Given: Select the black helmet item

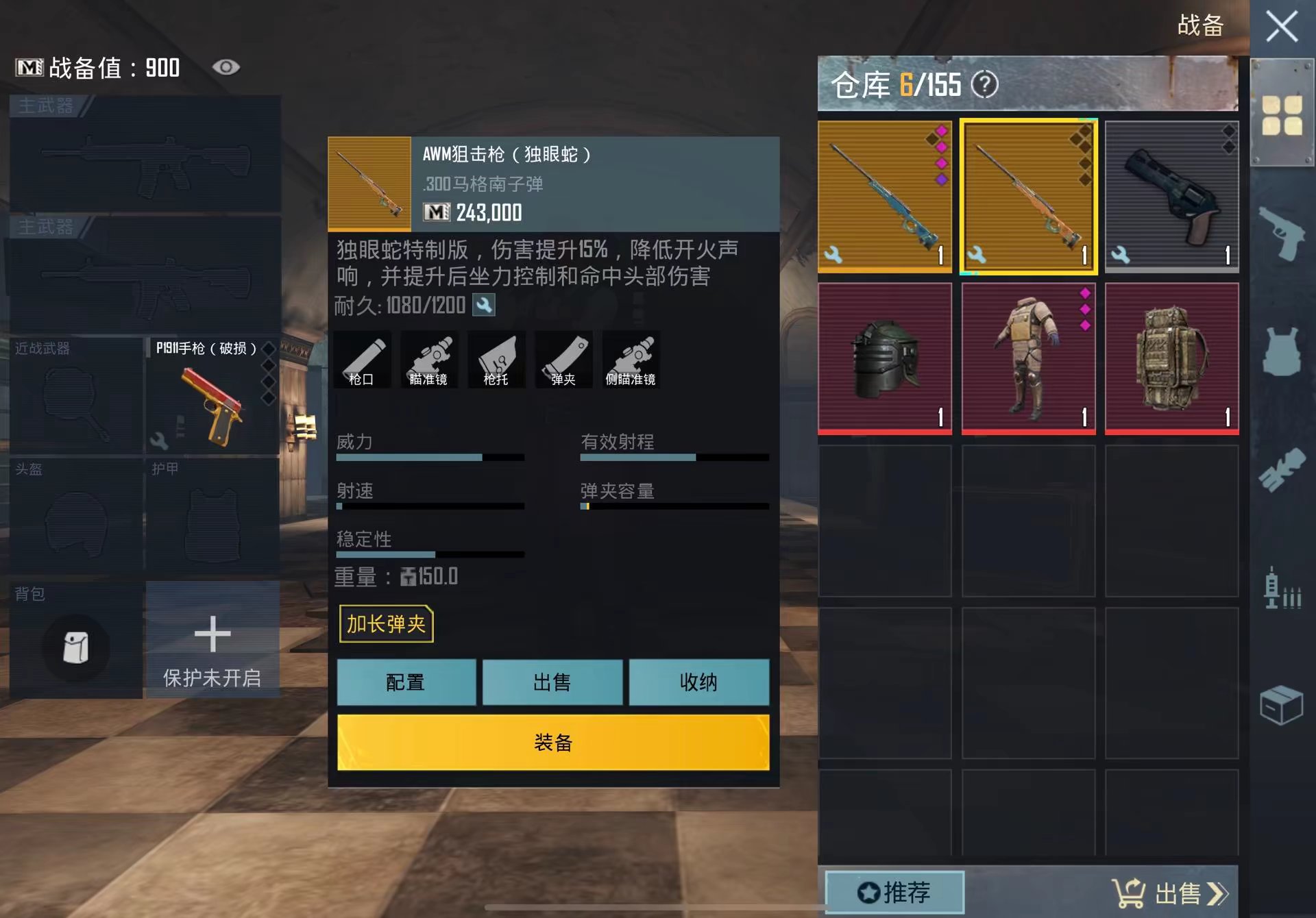Looking at the screenshot, I should click(x=884, y=358).
